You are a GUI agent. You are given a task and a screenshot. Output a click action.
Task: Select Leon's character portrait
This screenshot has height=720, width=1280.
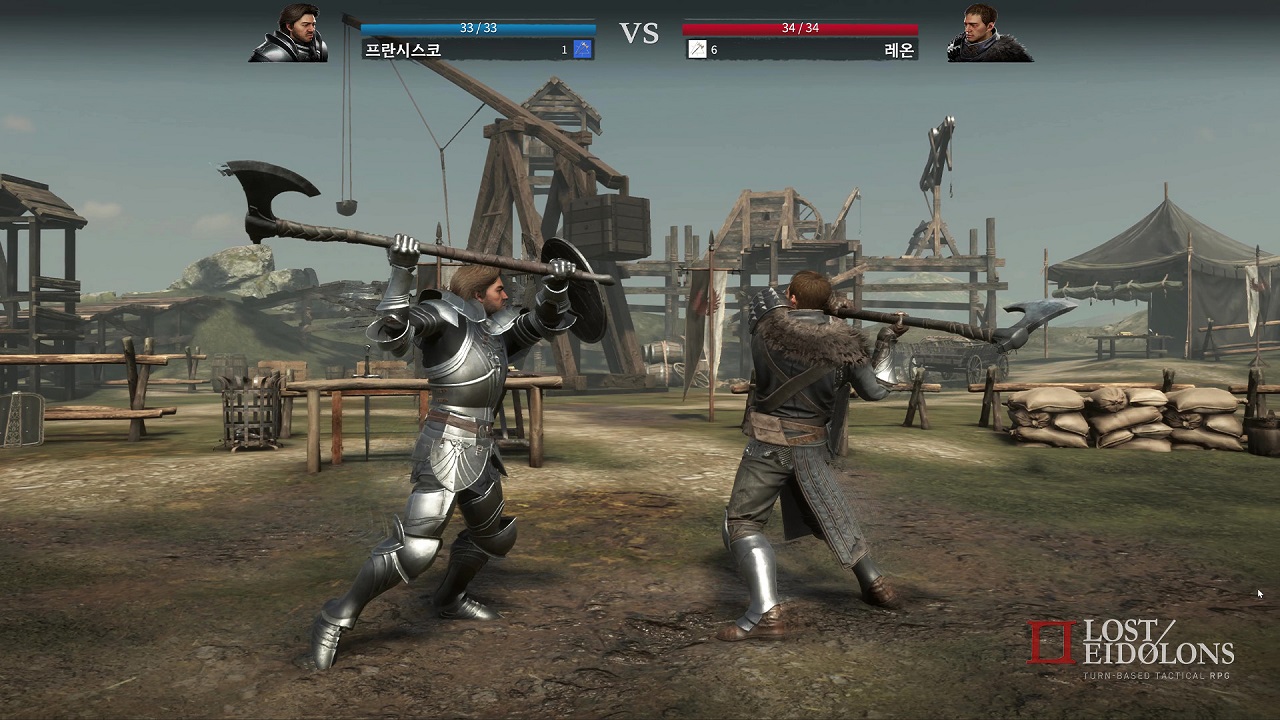coord(989,33)
